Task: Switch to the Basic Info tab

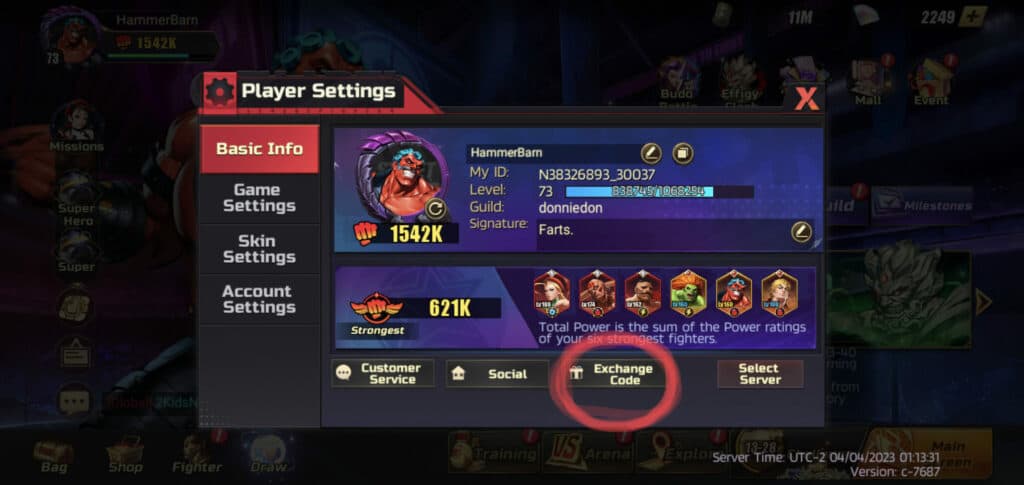Action: [259, 149]
